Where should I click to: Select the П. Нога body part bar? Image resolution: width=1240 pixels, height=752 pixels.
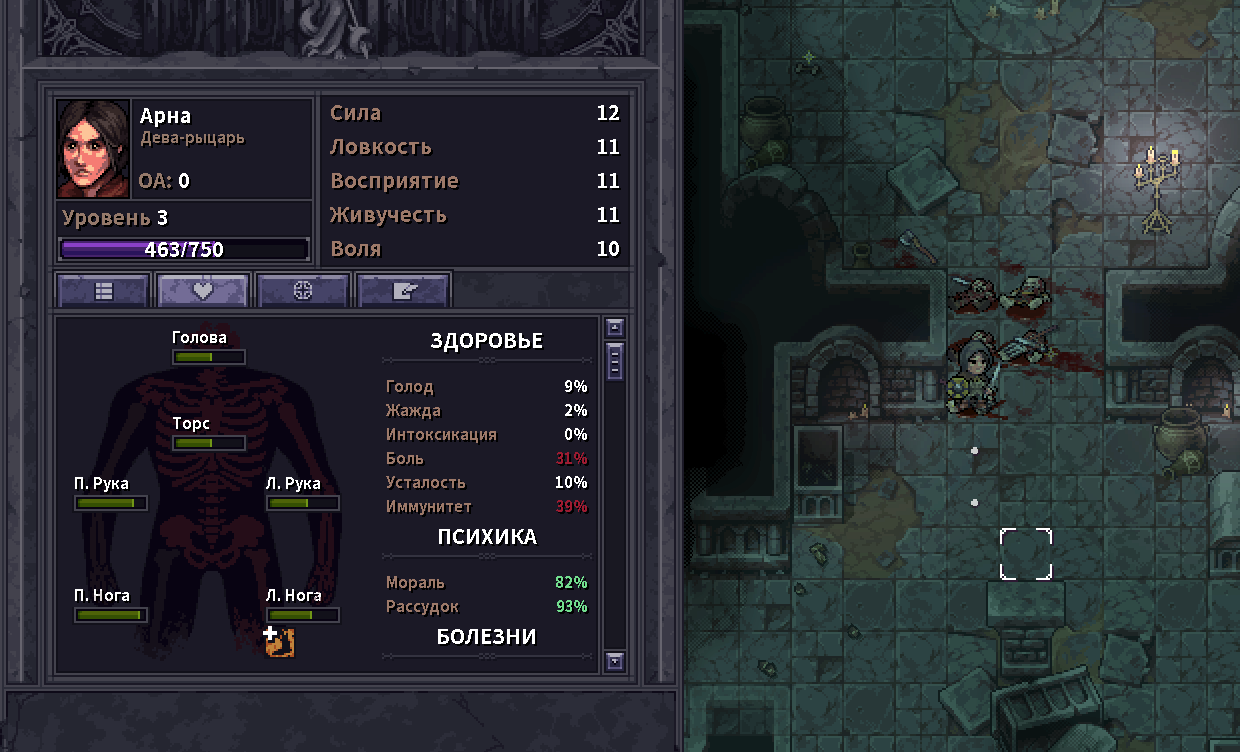[111, 615]
